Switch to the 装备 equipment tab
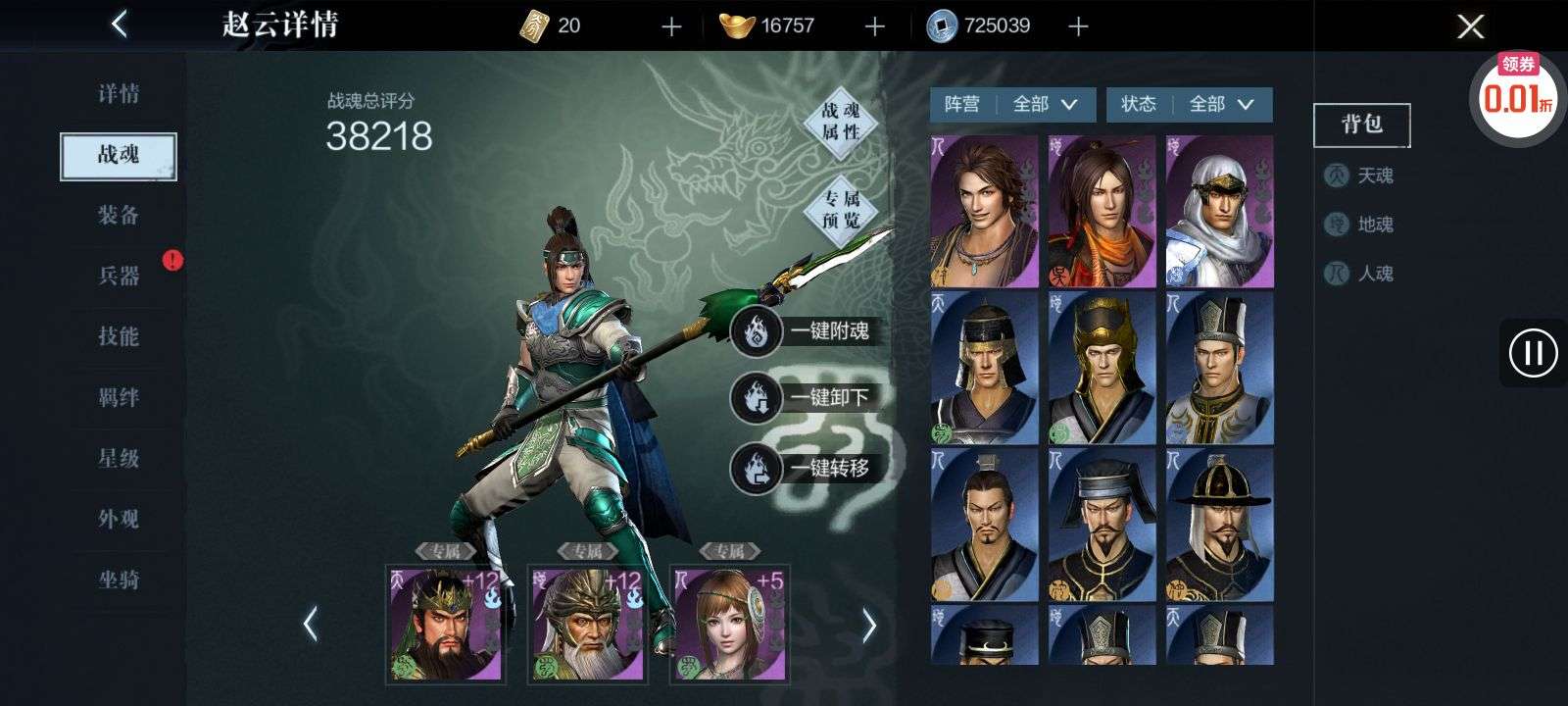 [x=119, y=215]
